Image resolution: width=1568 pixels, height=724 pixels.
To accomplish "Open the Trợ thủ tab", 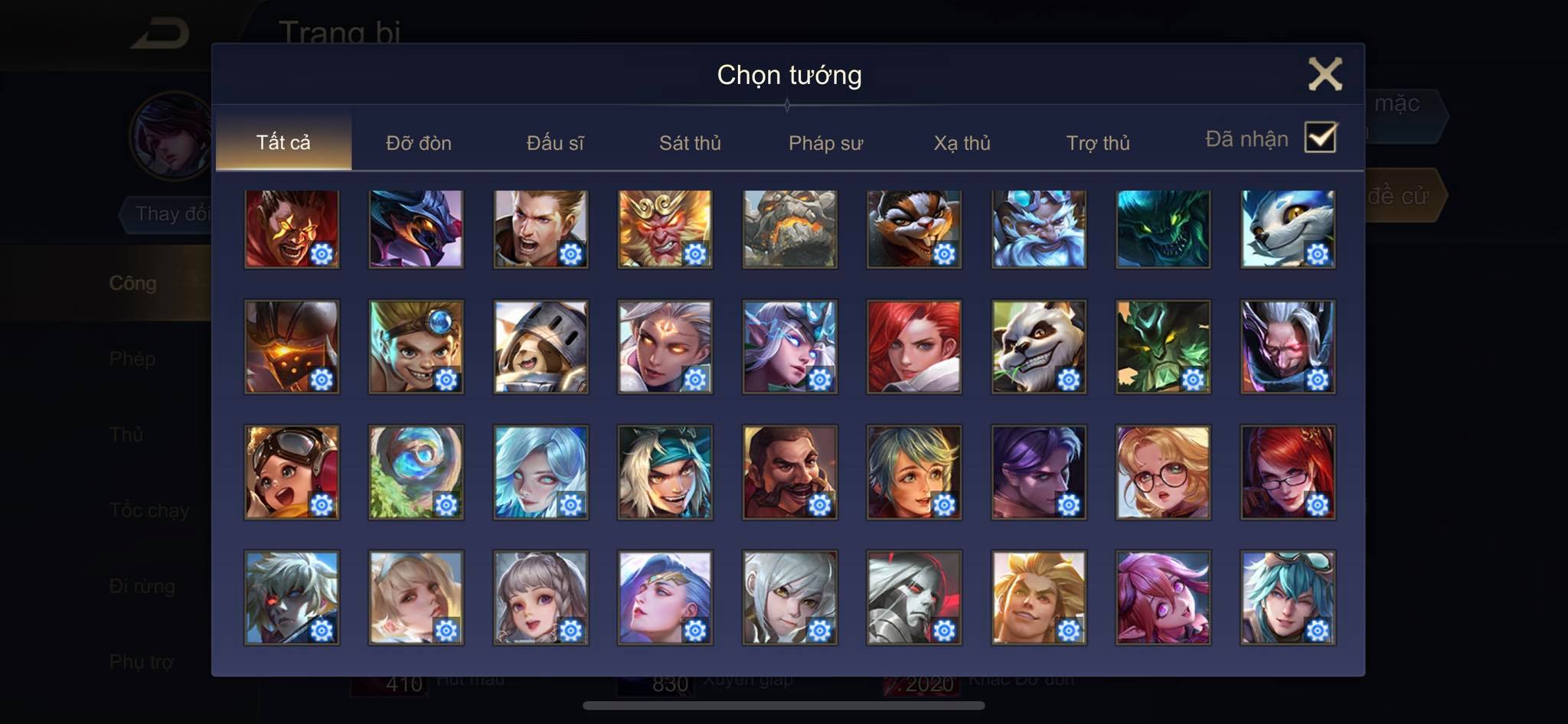I will click(x=1098, y=143).
